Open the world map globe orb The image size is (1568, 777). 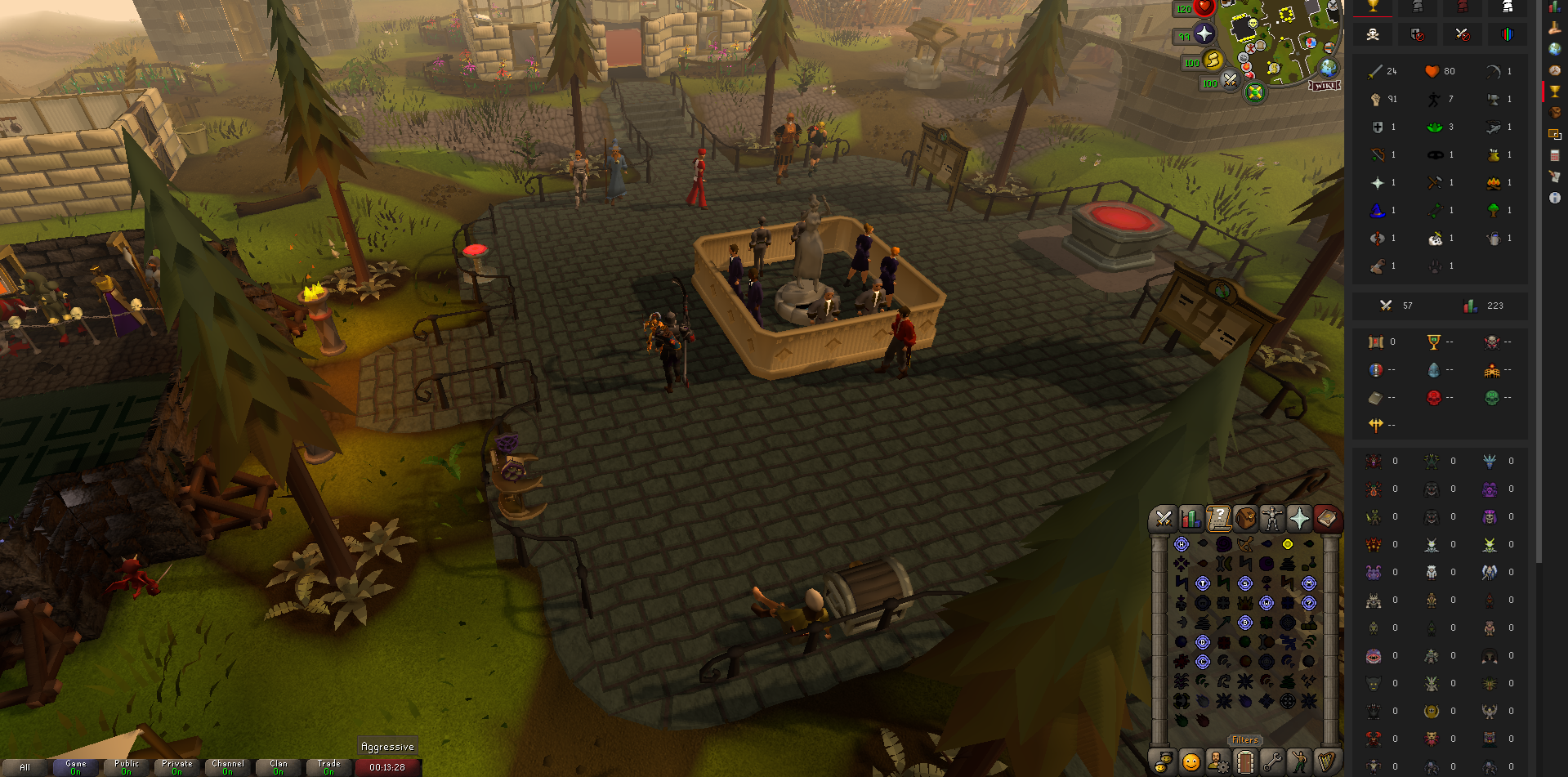point(1329,68)
